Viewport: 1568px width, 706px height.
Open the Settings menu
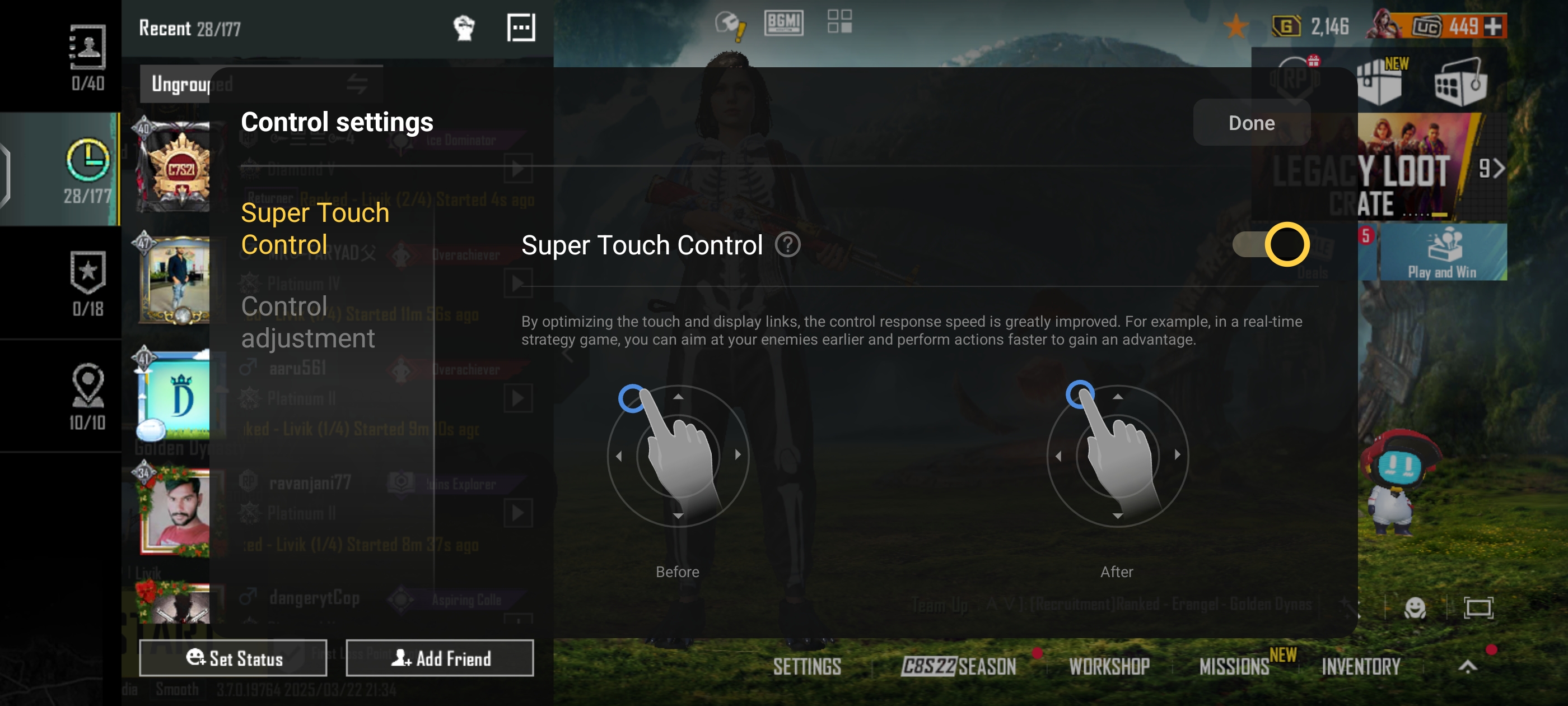click(806, 666)
